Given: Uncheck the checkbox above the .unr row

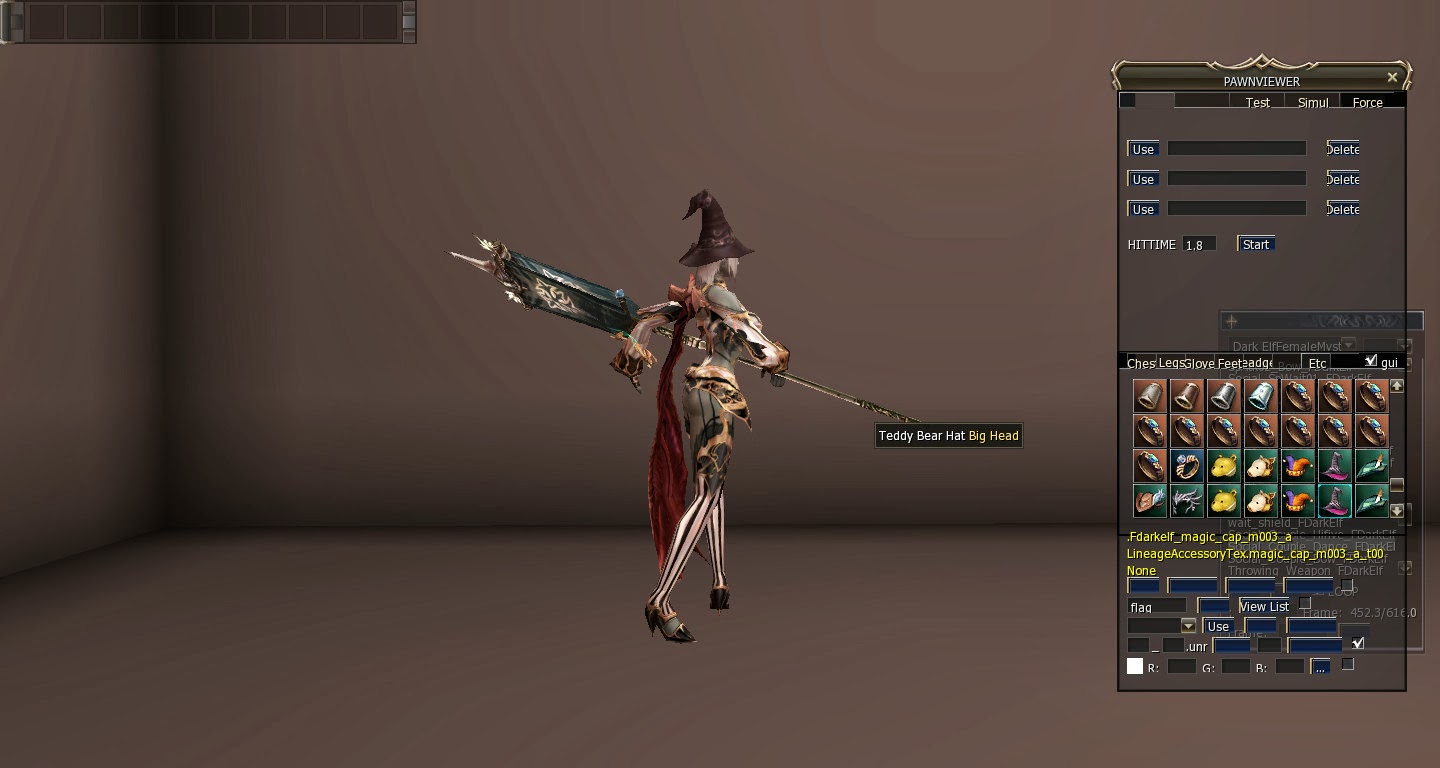Looking at the screenshot, I should (1358, 643).
